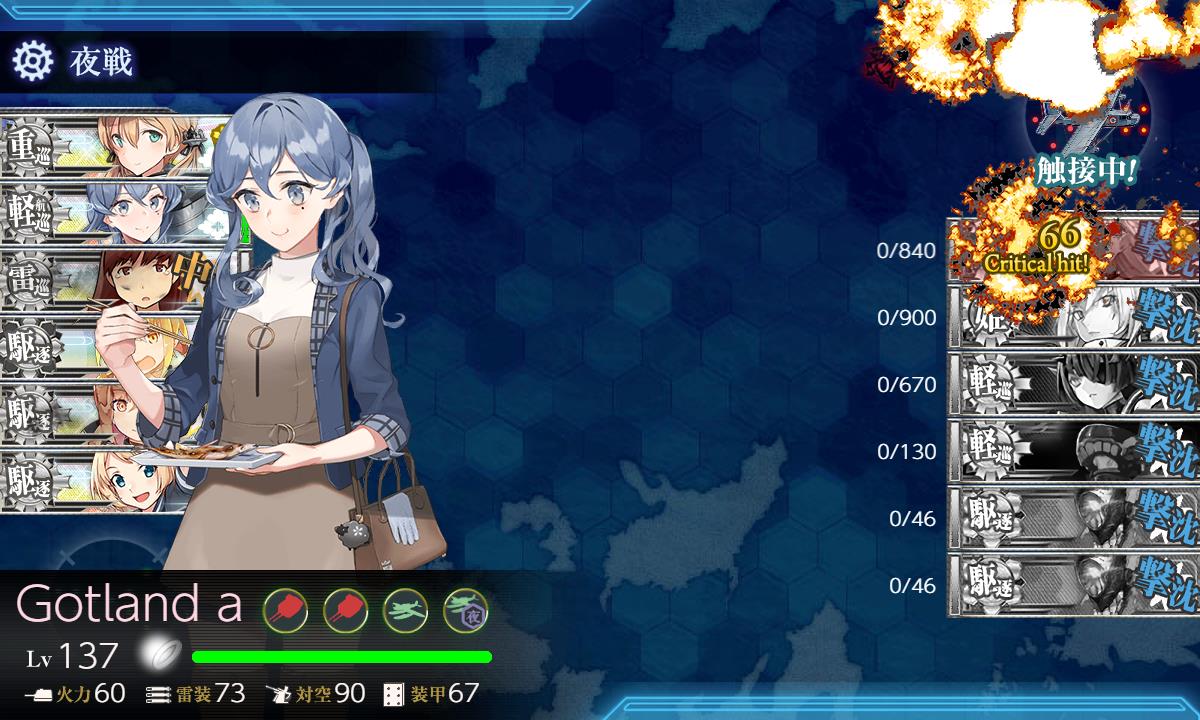
Task: Choose the enemy light cruiser at 0/130
Action: click(x=1072, y=452)
